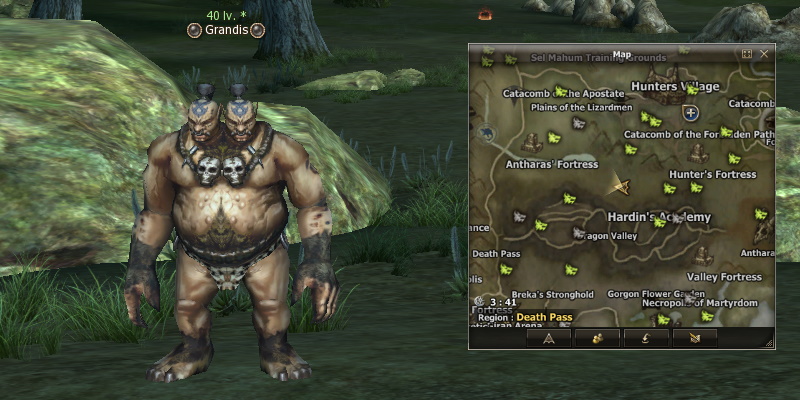Click the last button in the map's bottom toolbar

(695, 338)
